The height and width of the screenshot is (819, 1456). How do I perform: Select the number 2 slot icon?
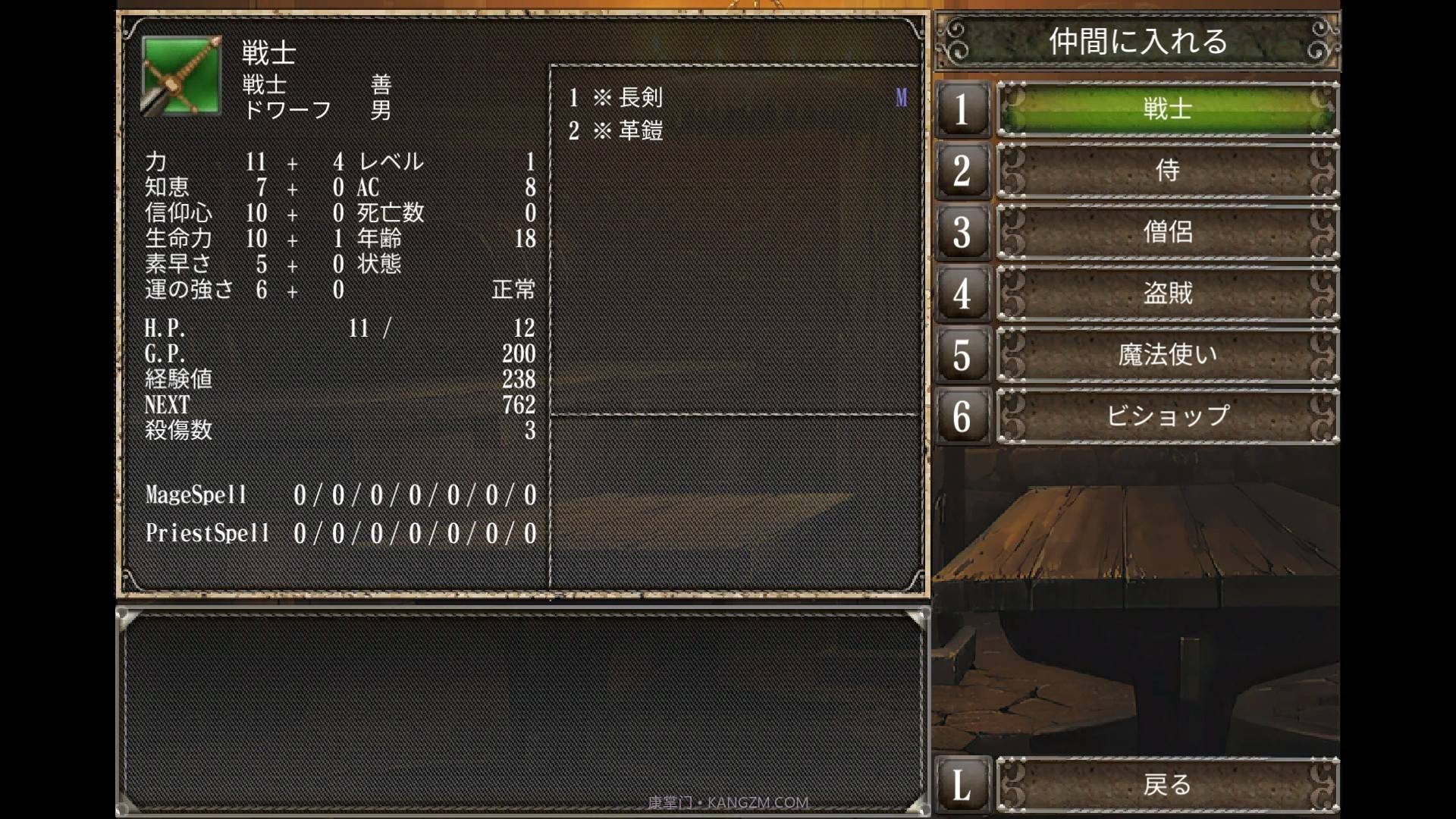tap(962, 171)
